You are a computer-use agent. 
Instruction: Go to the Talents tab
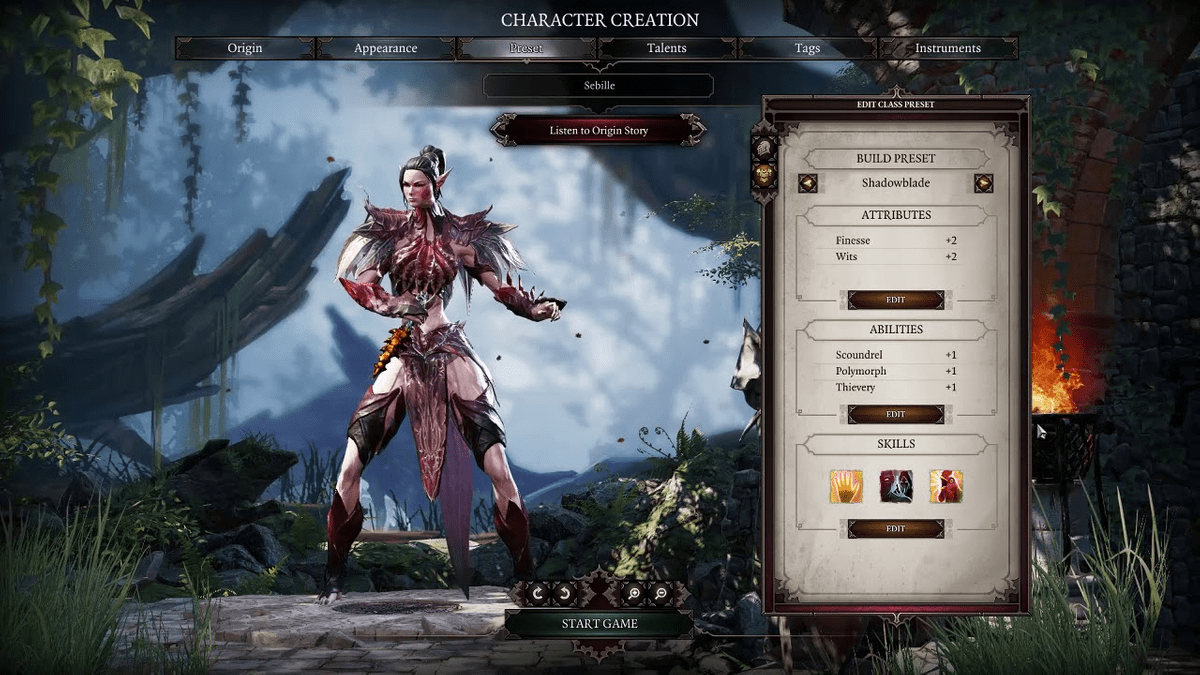click(x=667, y=48)
